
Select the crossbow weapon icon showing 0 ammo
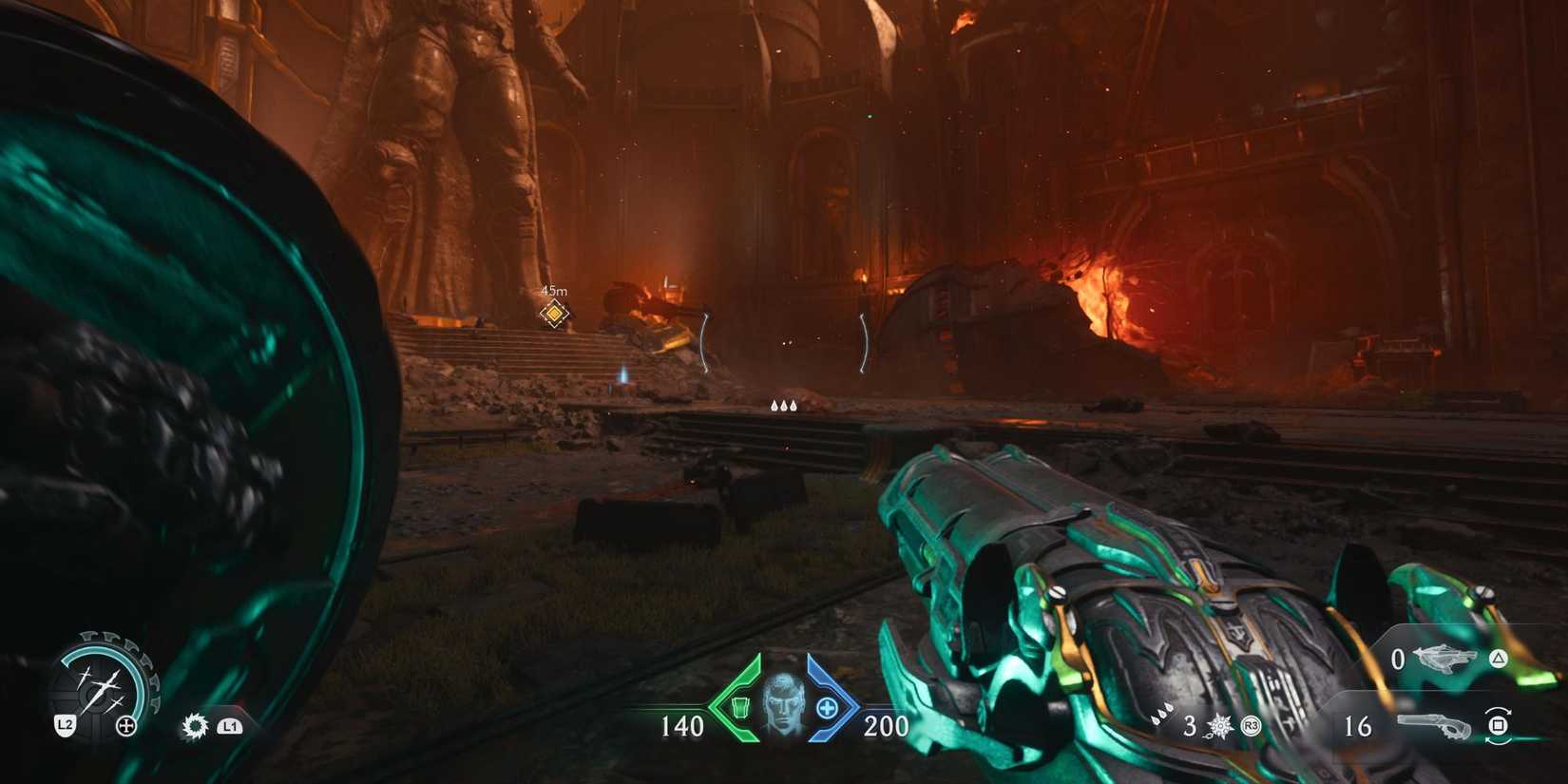[x=1446, y=659]
